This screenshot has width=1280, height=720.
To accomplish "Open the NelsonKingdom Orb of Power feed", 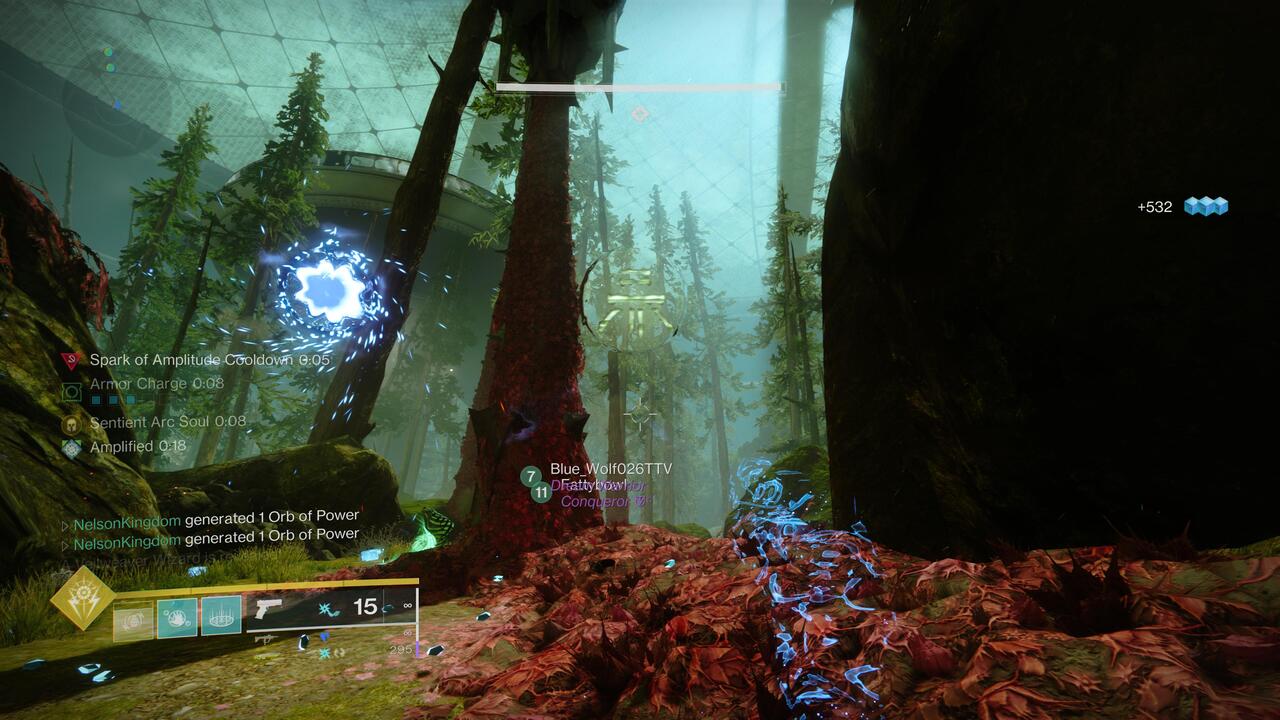I will coord(215,518).
